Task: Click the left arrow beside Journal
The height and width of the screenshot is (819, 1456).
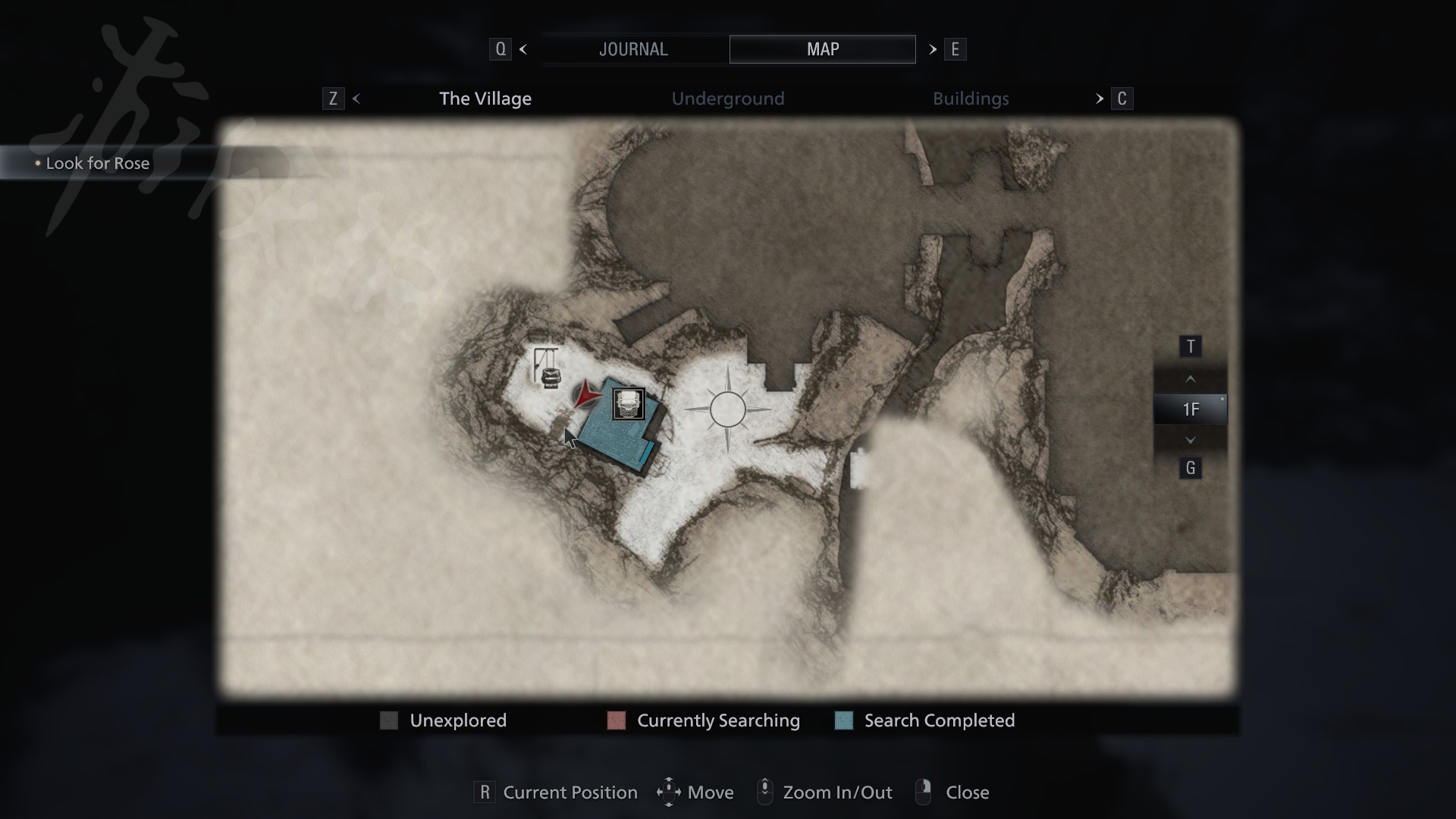Action: [x=523, y=49]
